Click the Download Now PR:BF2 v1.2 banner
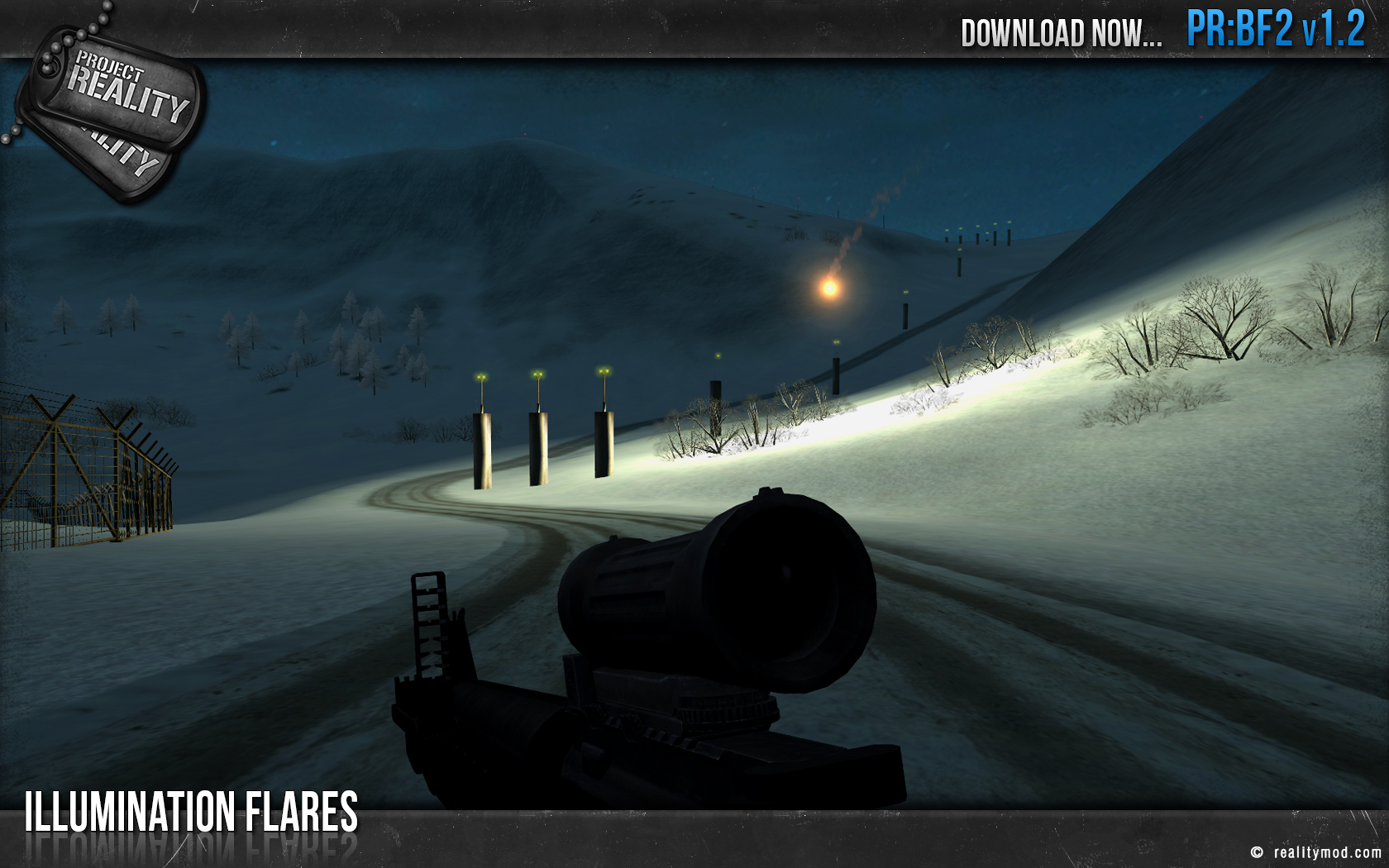 (x=1162, y=31)
